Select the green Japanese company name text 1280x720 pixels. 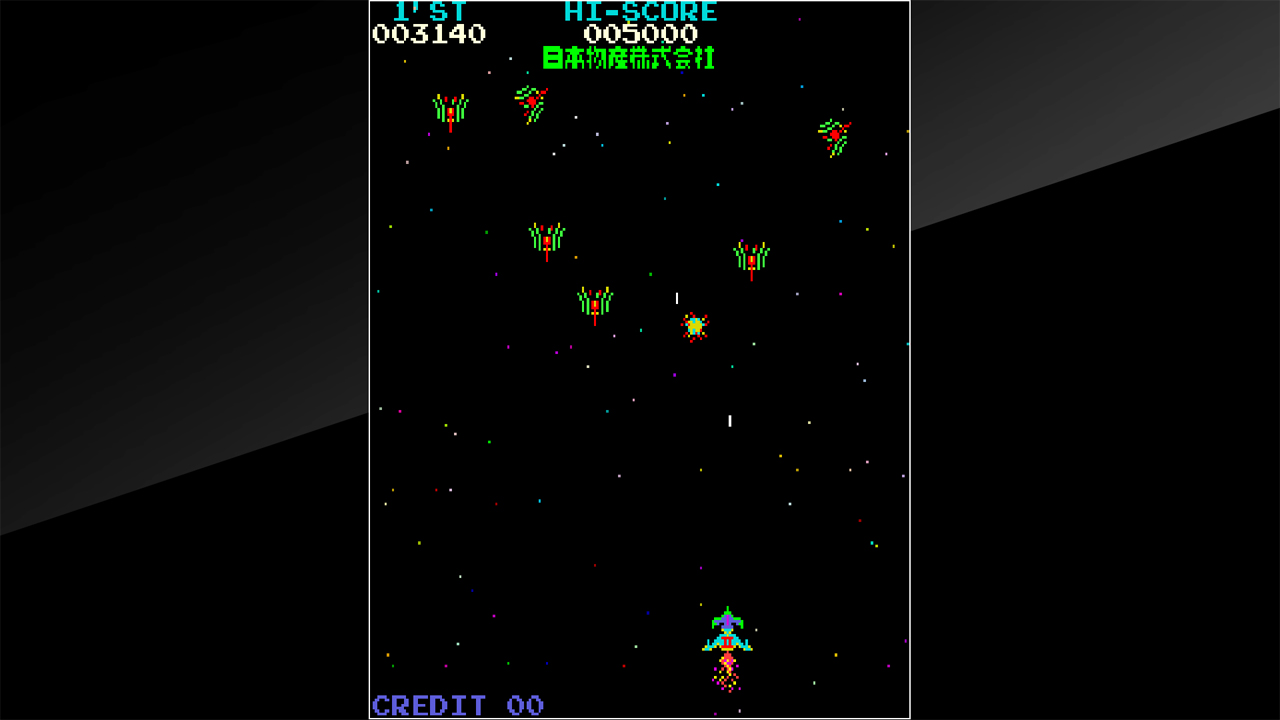[628, 57]
